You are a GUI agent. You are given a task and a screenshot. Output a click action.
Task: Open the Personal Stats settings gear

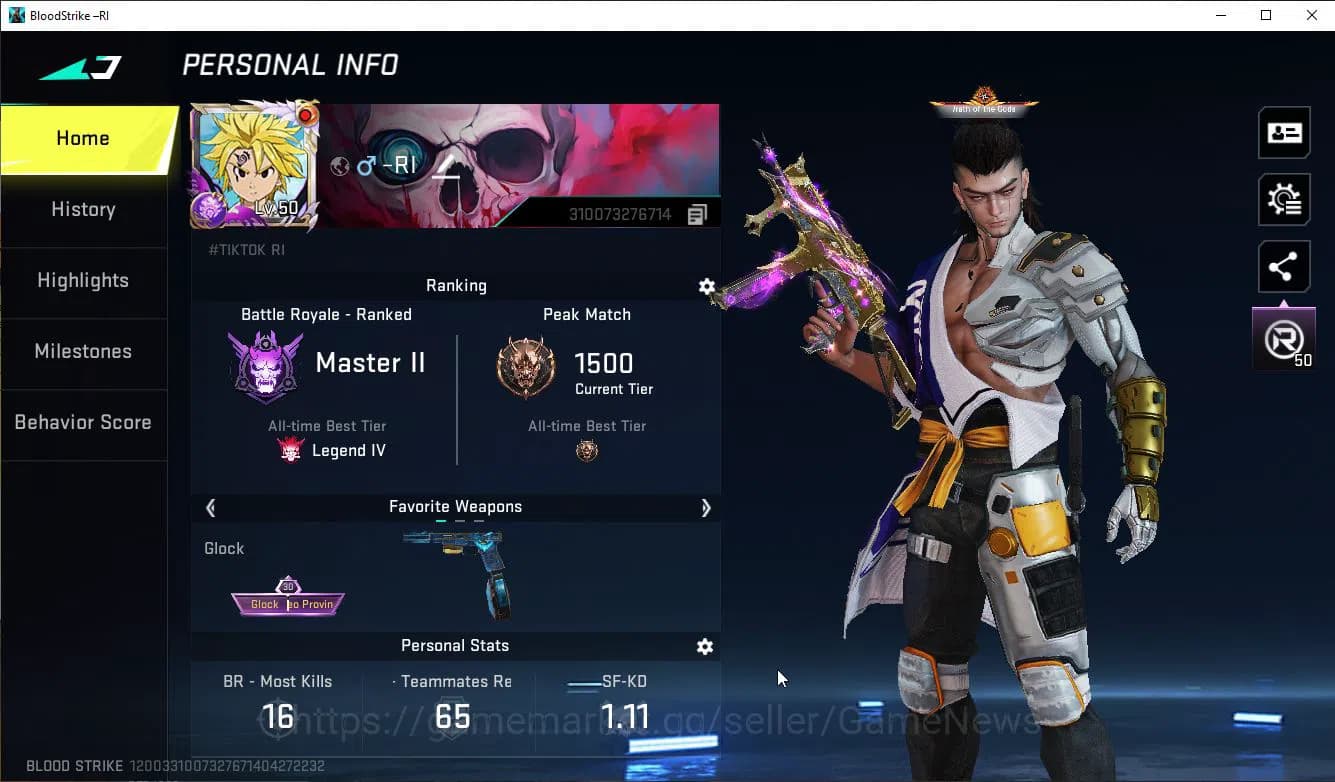(705, 646)
